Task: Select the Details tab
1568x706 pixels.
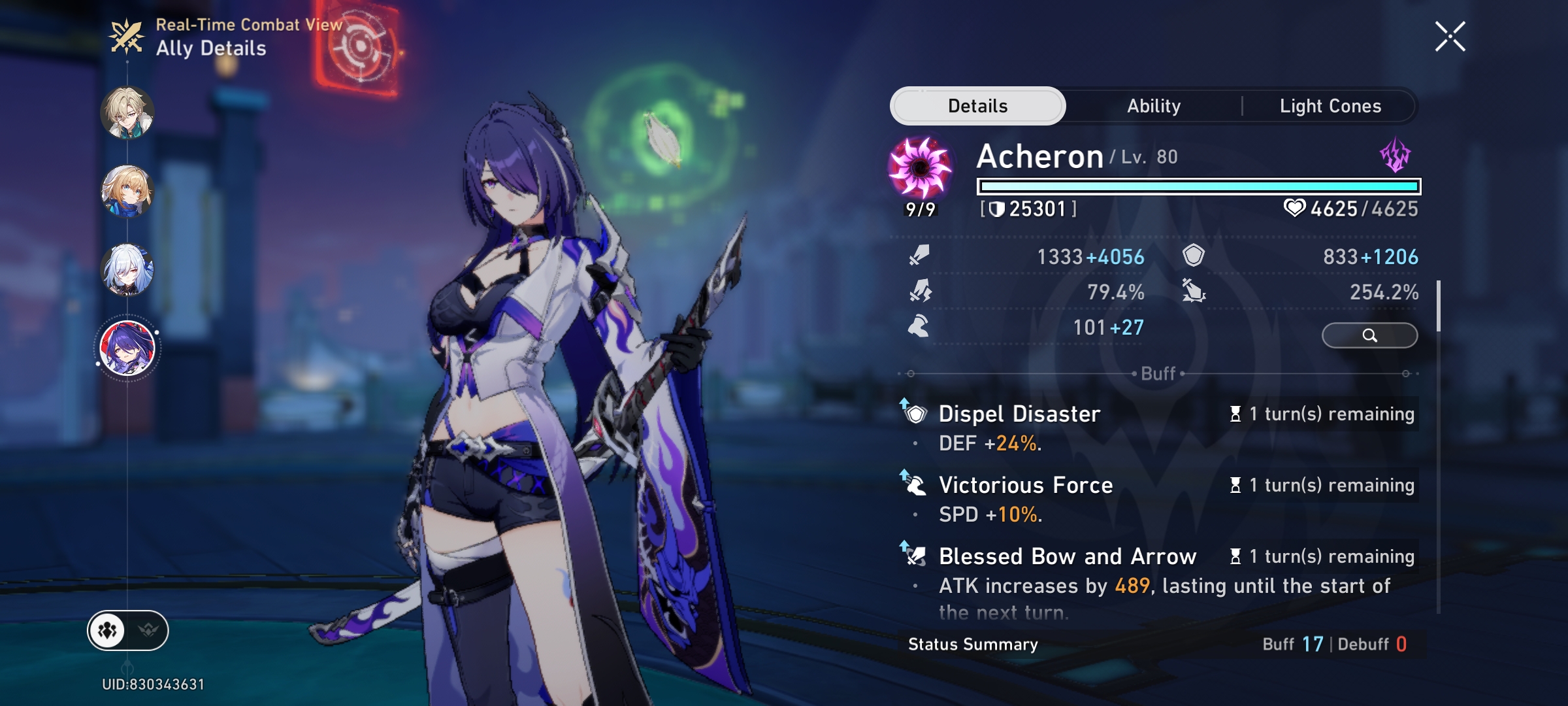Action: (977, 105)
